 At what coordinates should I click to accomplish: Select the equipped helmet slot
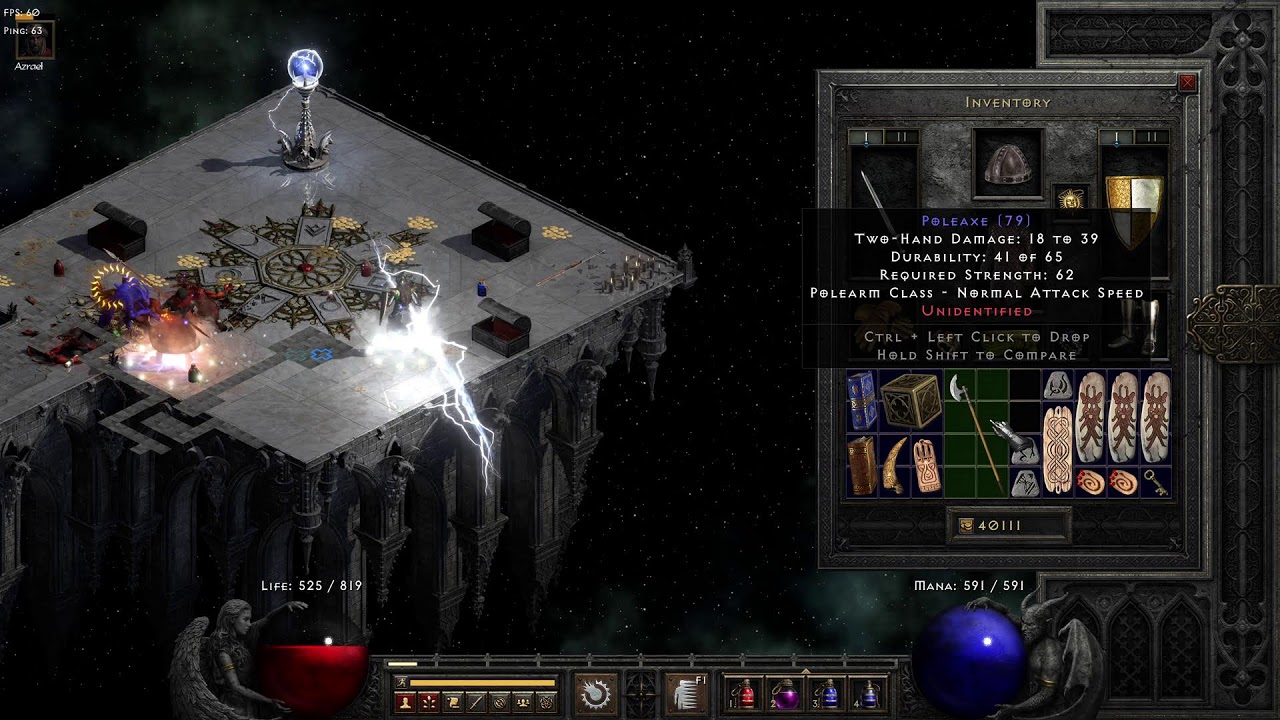pos(1008,165)
